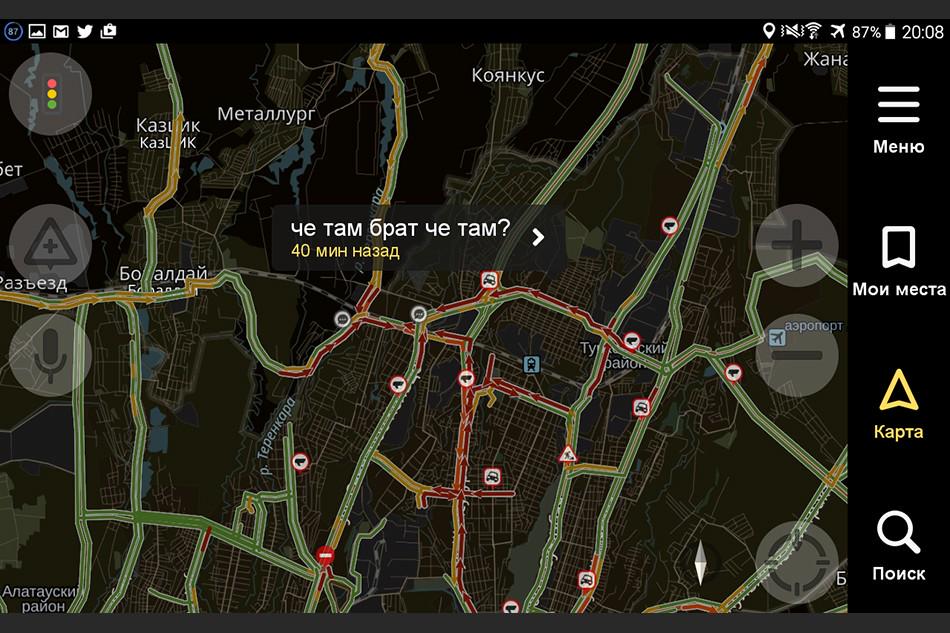This screenshot has height=633, width=950.
Task: Open Мои места bookmarks
Action: click(x=898, y=261)
